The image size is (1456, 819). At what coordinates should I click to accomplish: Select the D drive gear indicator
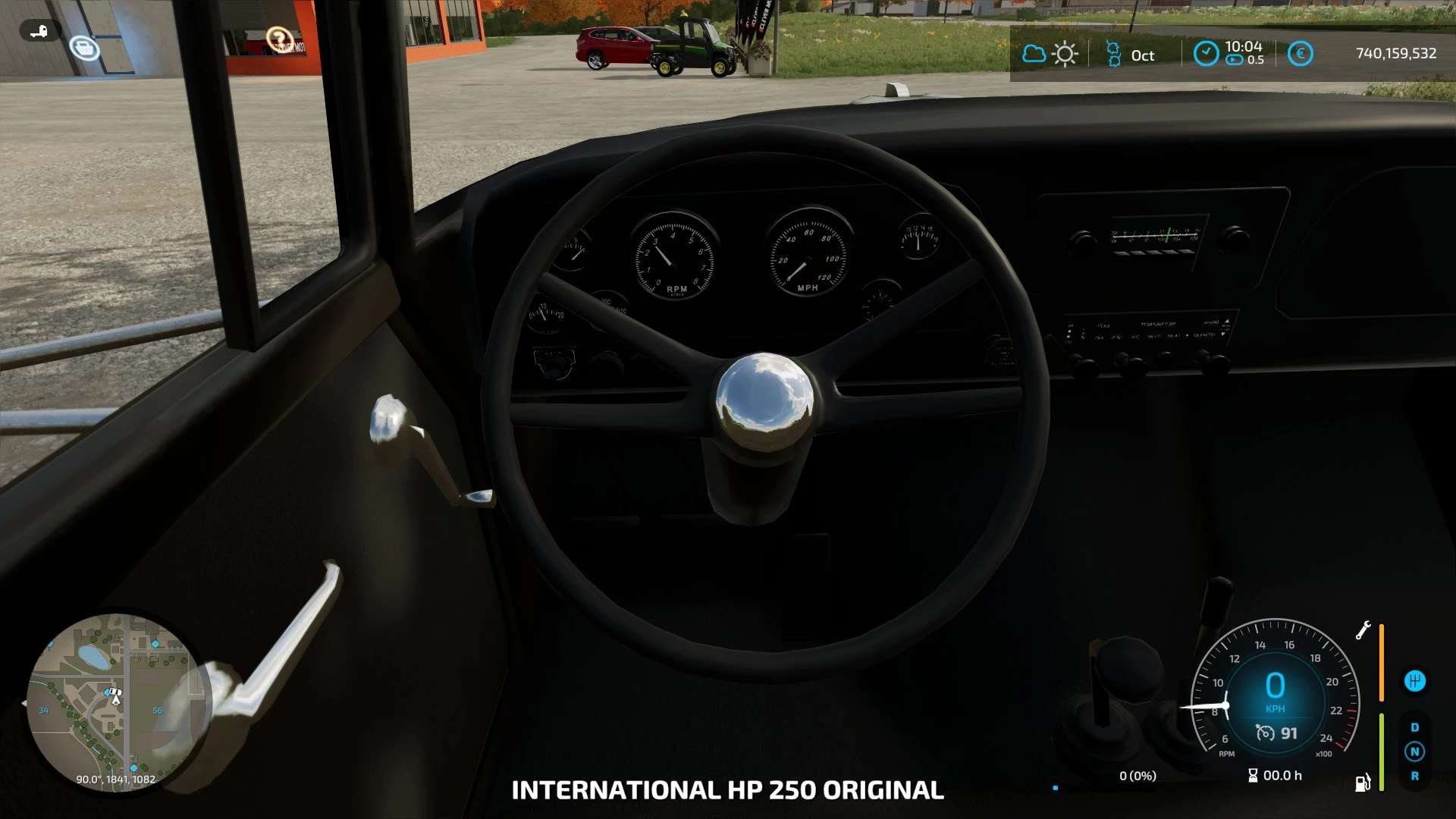click(x=1414, y=727)
